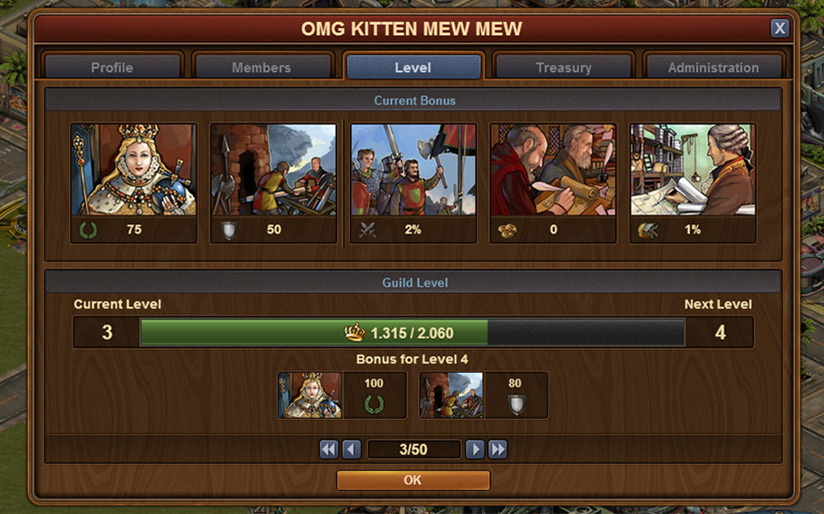
Task: Jump to the last guild level page
Action: tap(498, 449)
